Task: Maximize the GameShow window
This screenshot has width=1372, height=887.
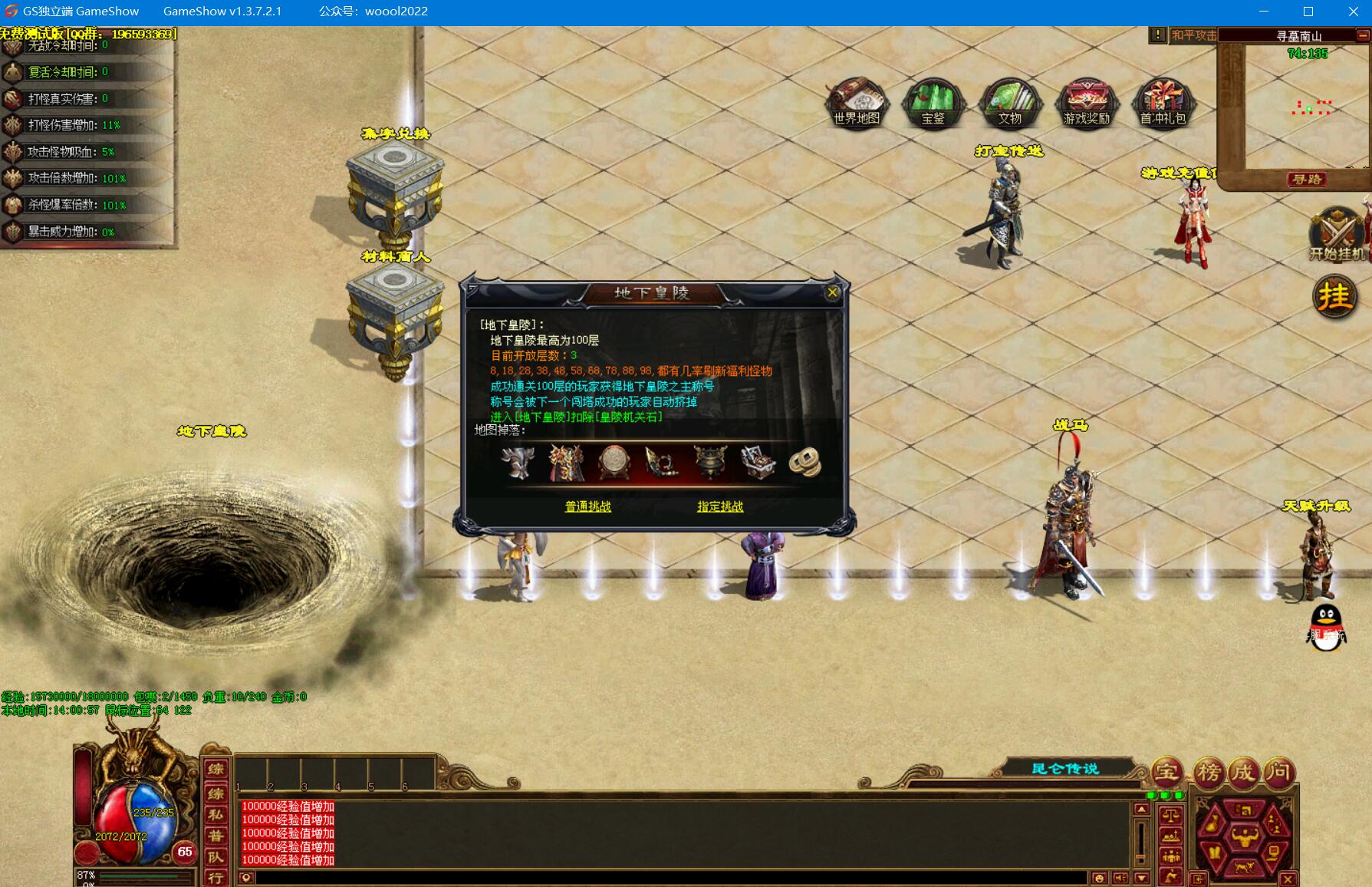Action: coord(1308,12)
